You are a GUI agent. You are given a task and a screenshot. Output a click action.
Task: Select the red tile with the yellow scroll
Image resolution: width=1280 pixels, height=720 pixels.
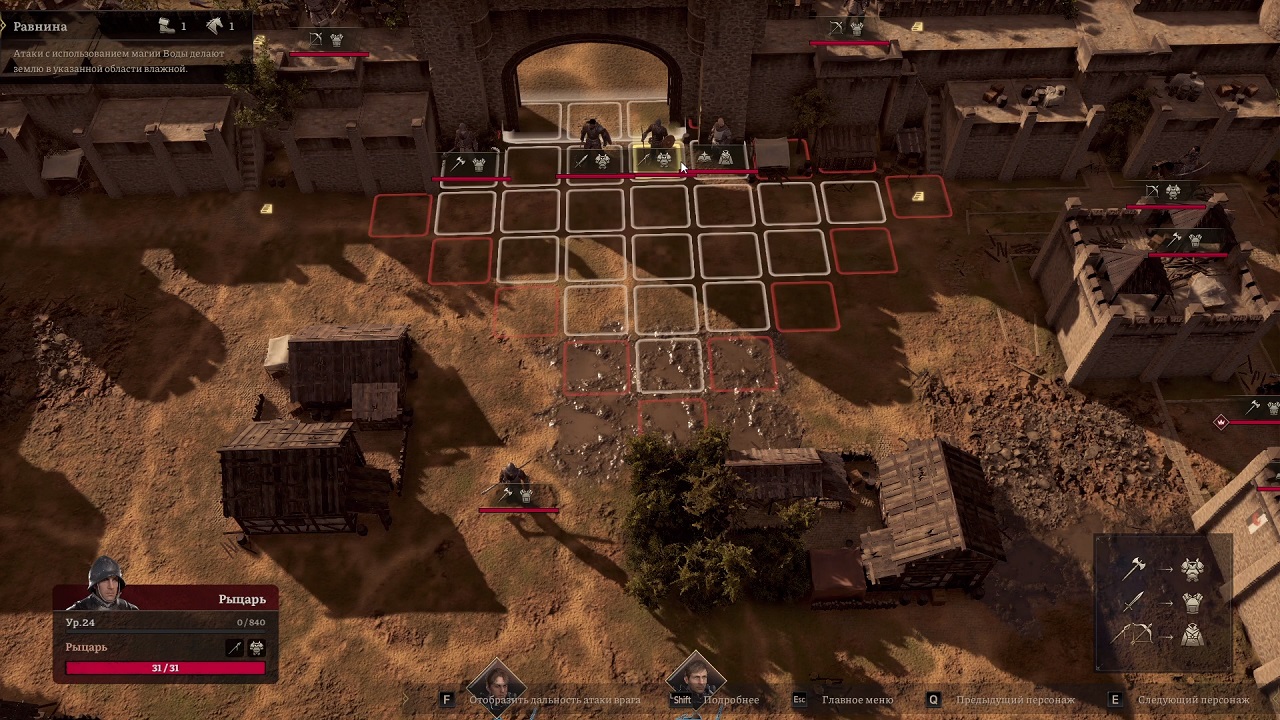coord(918,197)
